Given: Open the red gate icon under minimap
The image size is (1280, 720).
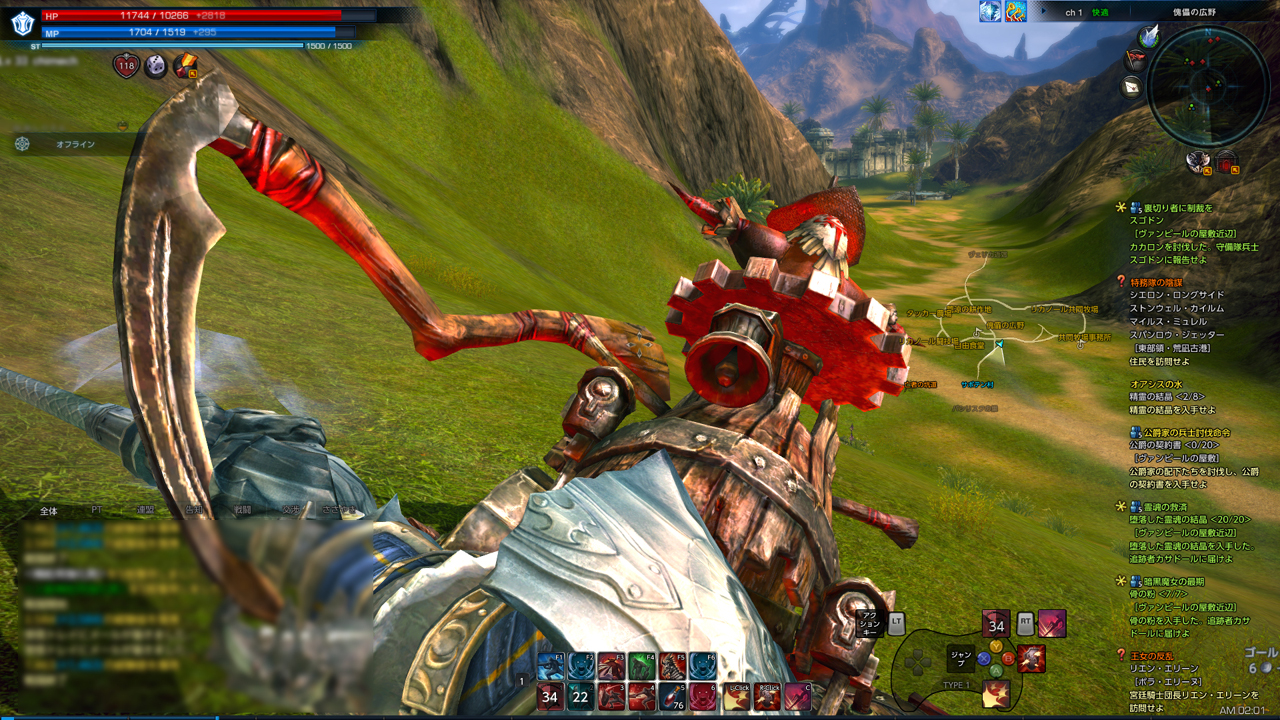Looking at the screenshot, I should (1226, 161).
